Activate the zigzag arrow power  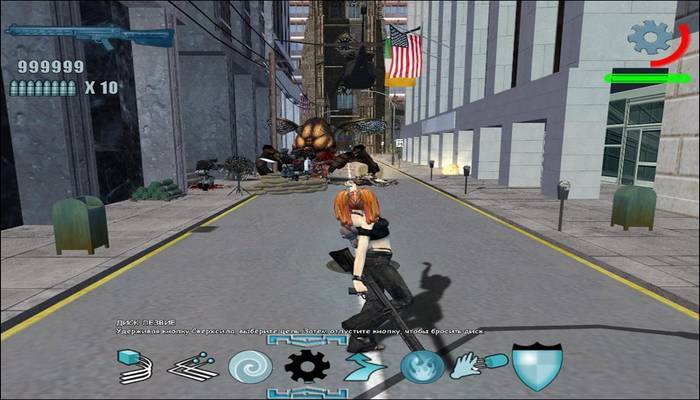pos(365,367)
